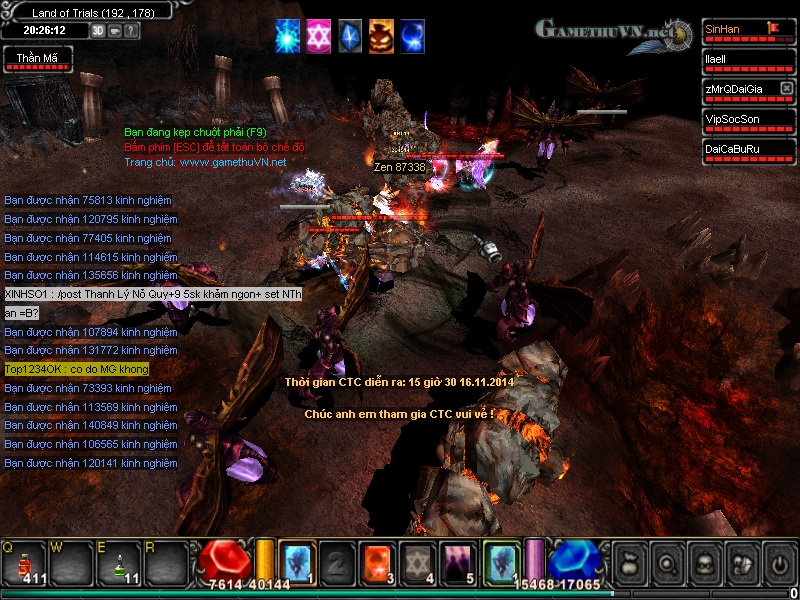Activate the purple skill in hotkey slot 5

tap(458, 560)
